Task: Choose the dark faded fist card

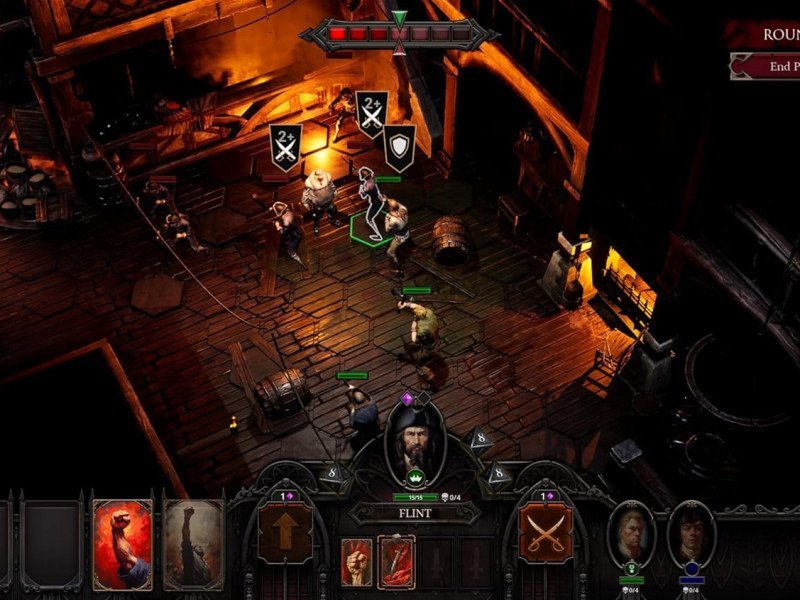Action: tap(193, 543)
